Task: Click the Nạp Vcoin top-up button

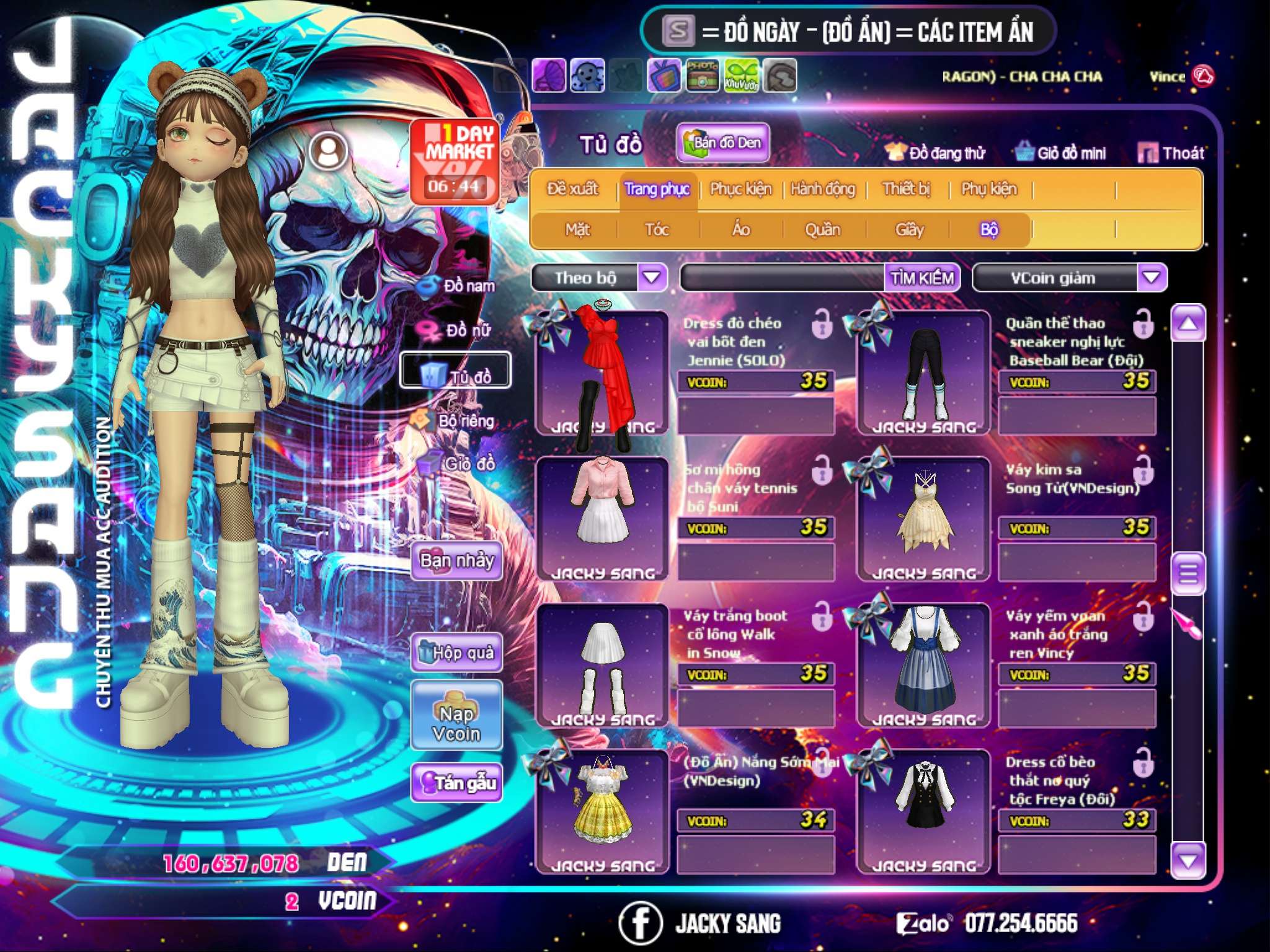Action: (456, 723)
